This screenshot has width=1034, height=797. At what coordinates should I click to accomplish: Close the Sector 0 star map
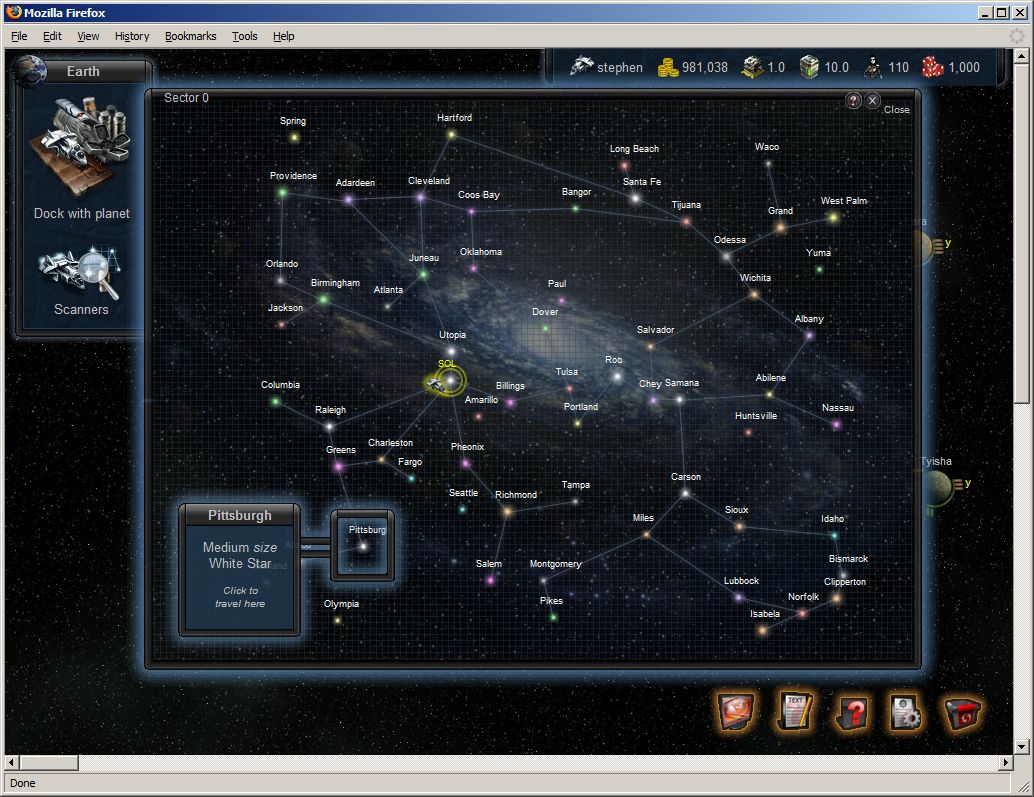click(873, 100)
